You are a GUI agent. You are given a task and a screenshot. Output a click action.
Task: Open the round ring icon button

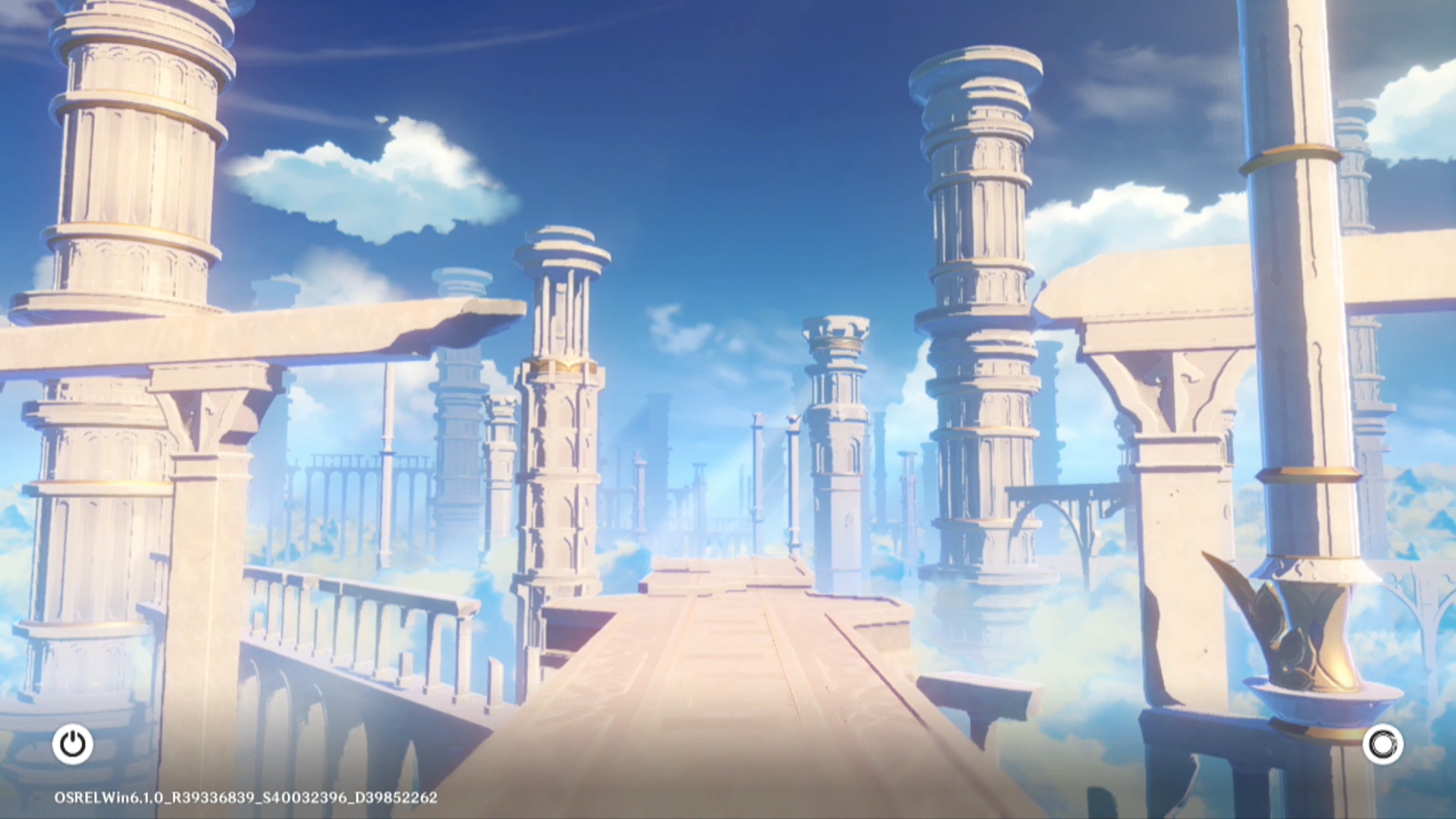(1382, 744)
